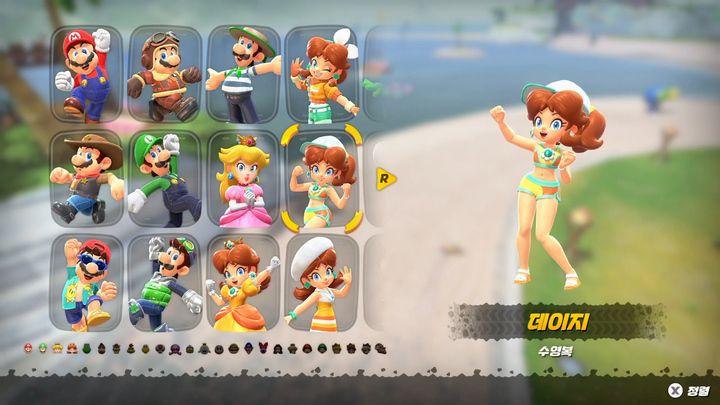Choose Mario wearing blue sunglasses
This screenshot has width=720, height=405.
point(87,283)
